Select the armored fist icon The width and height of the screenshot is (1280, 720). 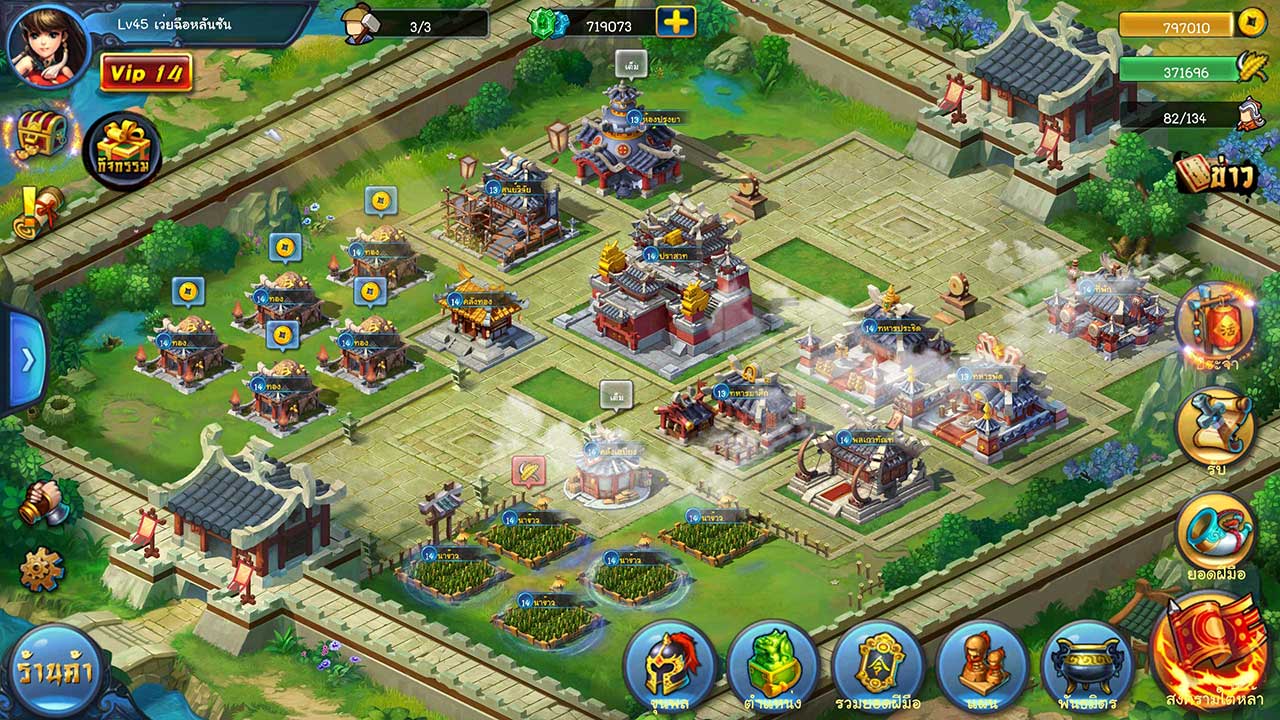click(x=43, y=503)
